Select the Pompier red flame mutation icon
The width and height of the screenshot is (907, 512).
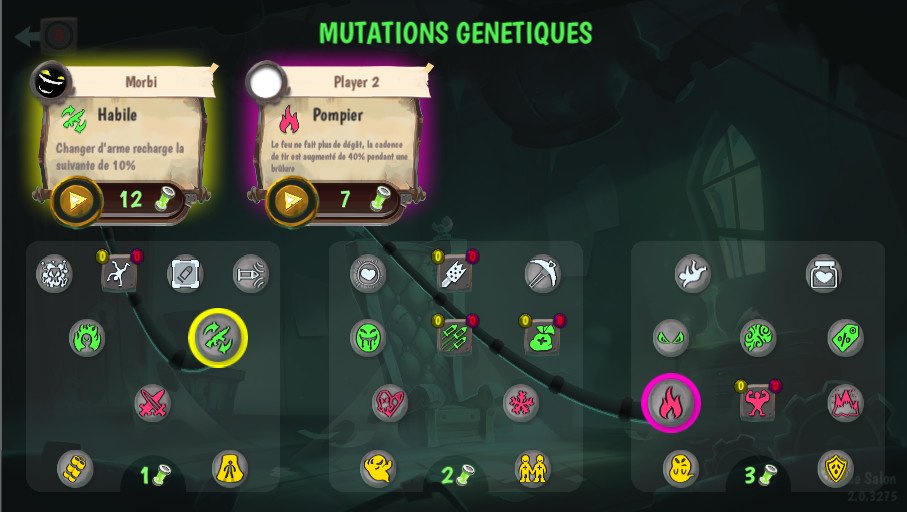670,403
